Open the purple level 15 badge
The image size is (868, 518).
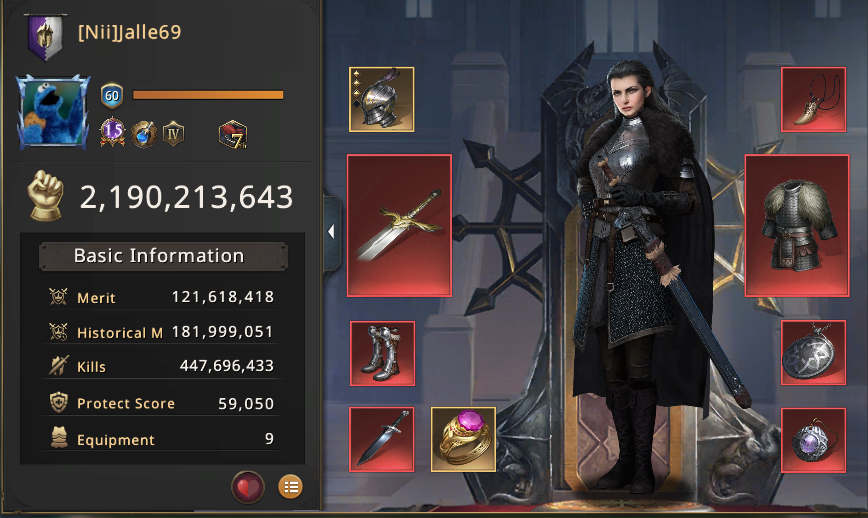(x=112, y=132)
